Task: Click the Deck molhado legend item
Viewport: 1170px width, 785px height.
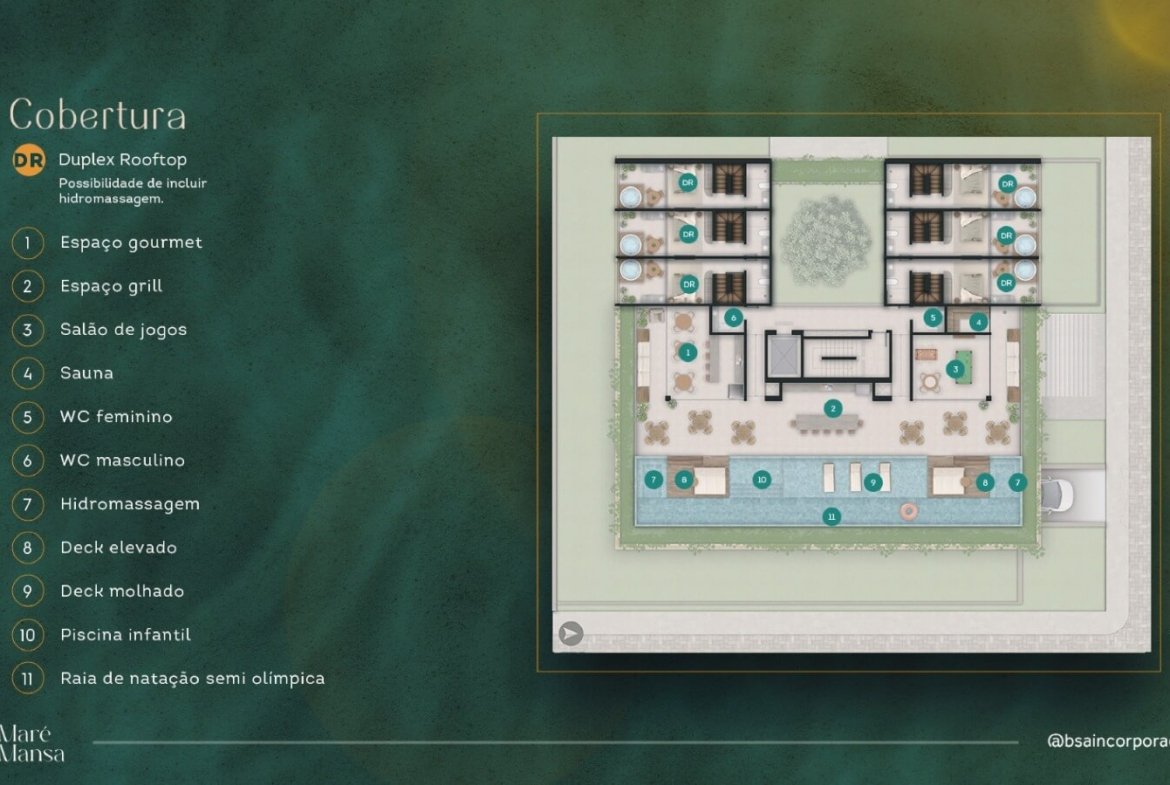Action: pos(121,591)
